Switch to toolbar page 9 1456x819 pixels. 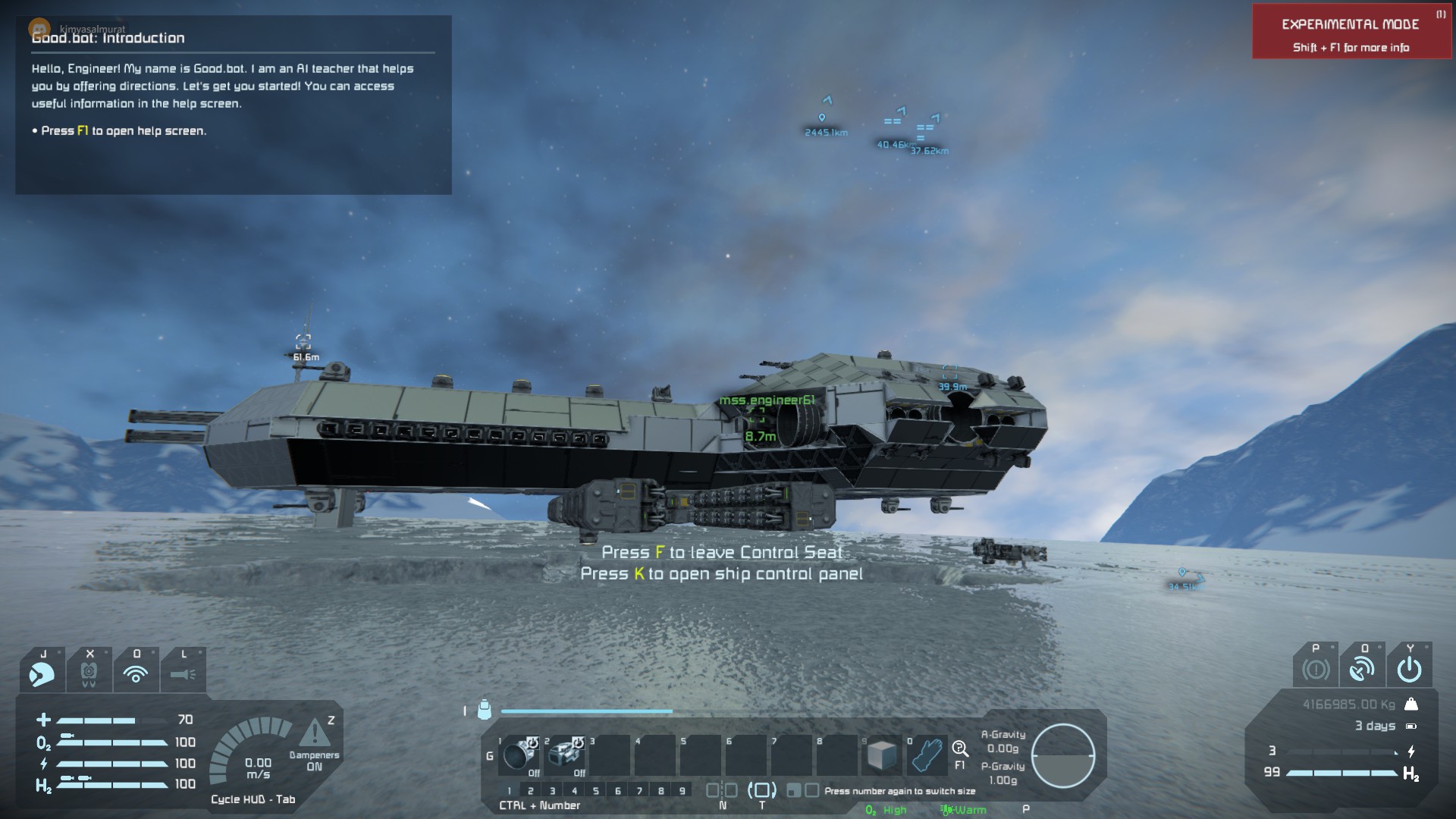(x=682, y=791)
